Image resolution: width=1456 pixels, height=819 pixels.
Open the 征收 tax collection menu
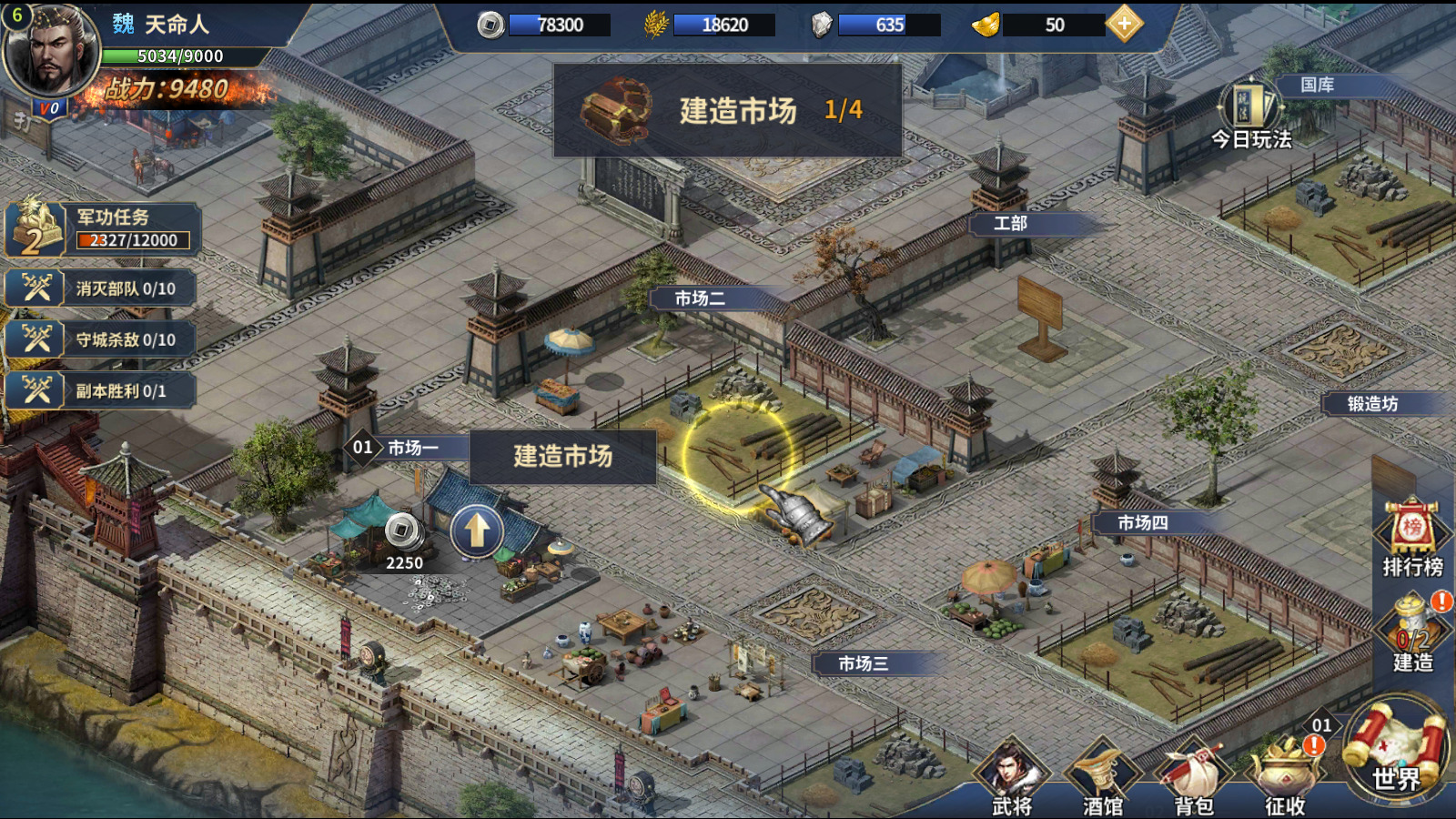[x=1285, y=778]
